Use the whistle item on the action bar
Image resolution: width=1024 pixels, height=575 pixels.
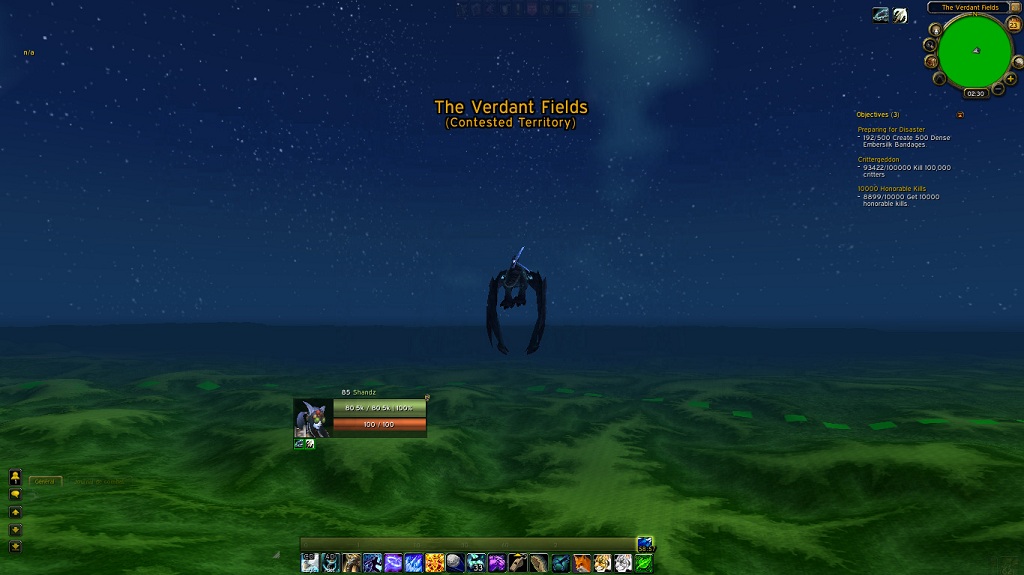coord(518,563)
